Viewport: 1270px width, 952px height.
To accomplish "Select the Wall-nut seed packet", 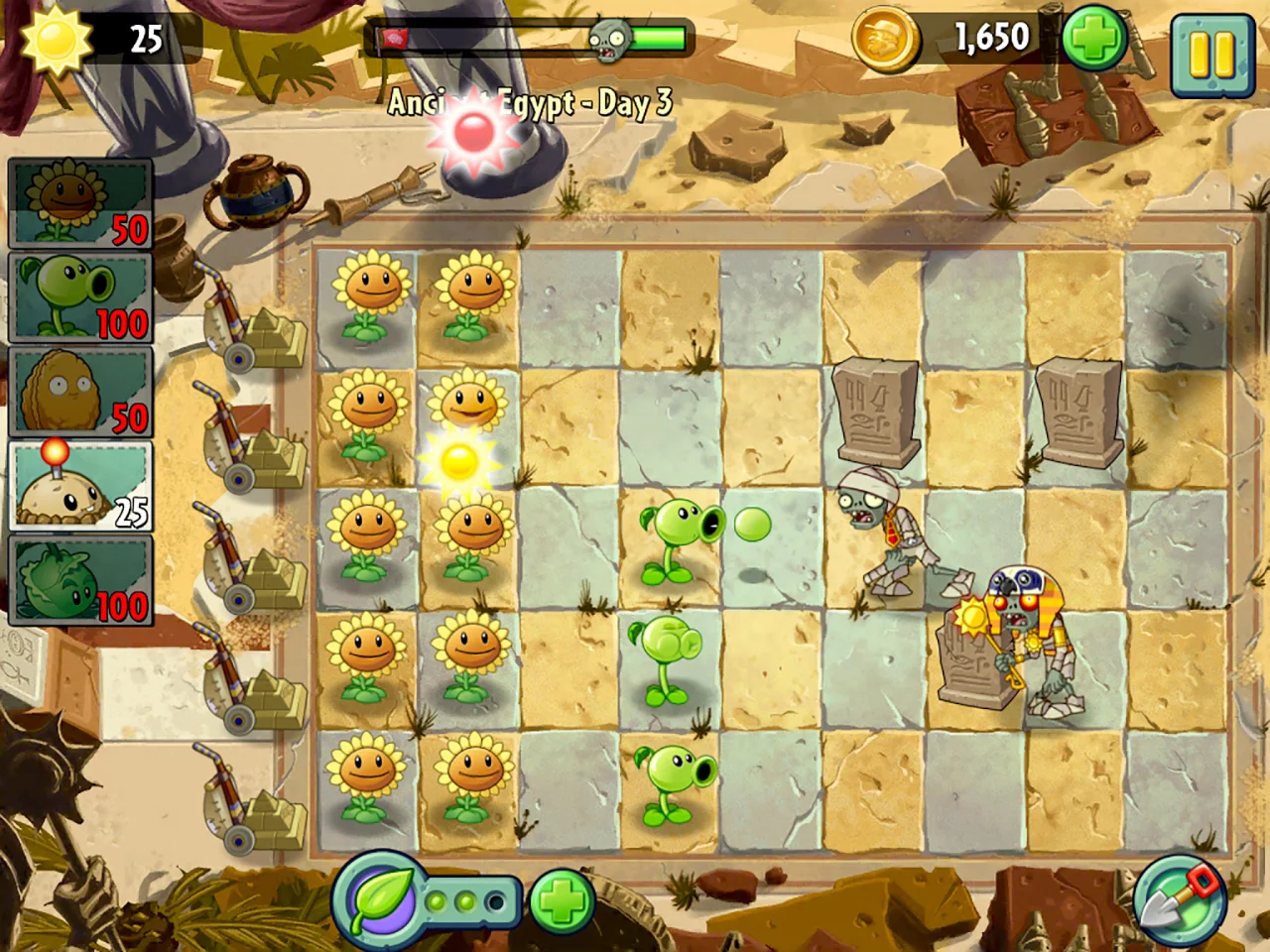I will coord(79,392).
